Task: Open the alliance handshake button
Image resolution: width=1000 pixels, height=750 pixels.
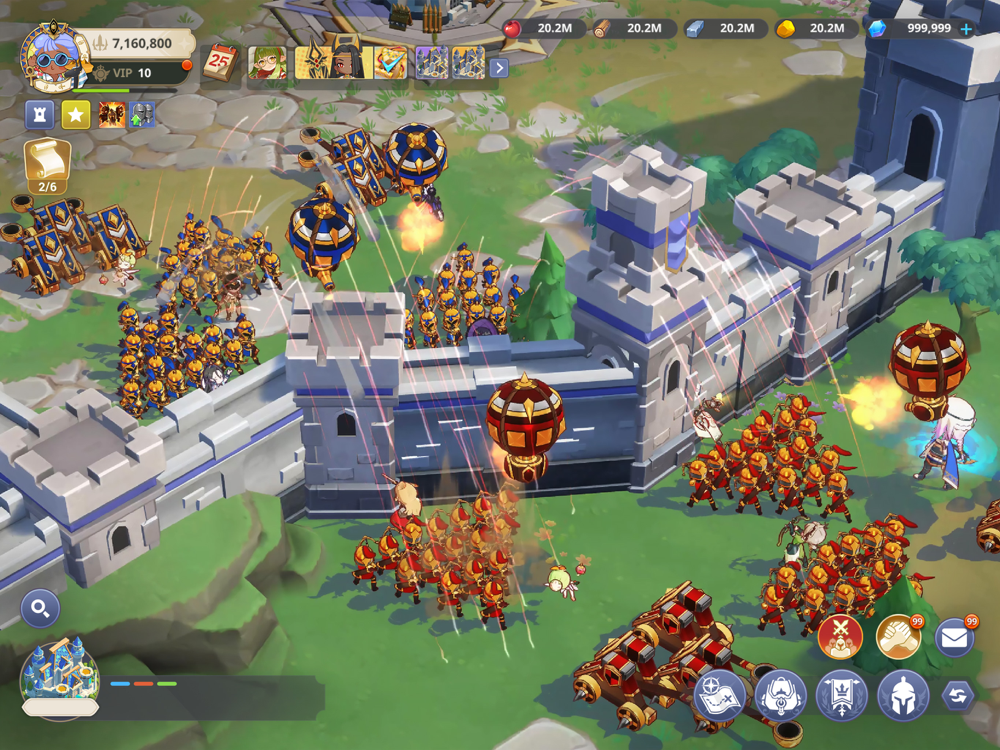Action: 898,636
